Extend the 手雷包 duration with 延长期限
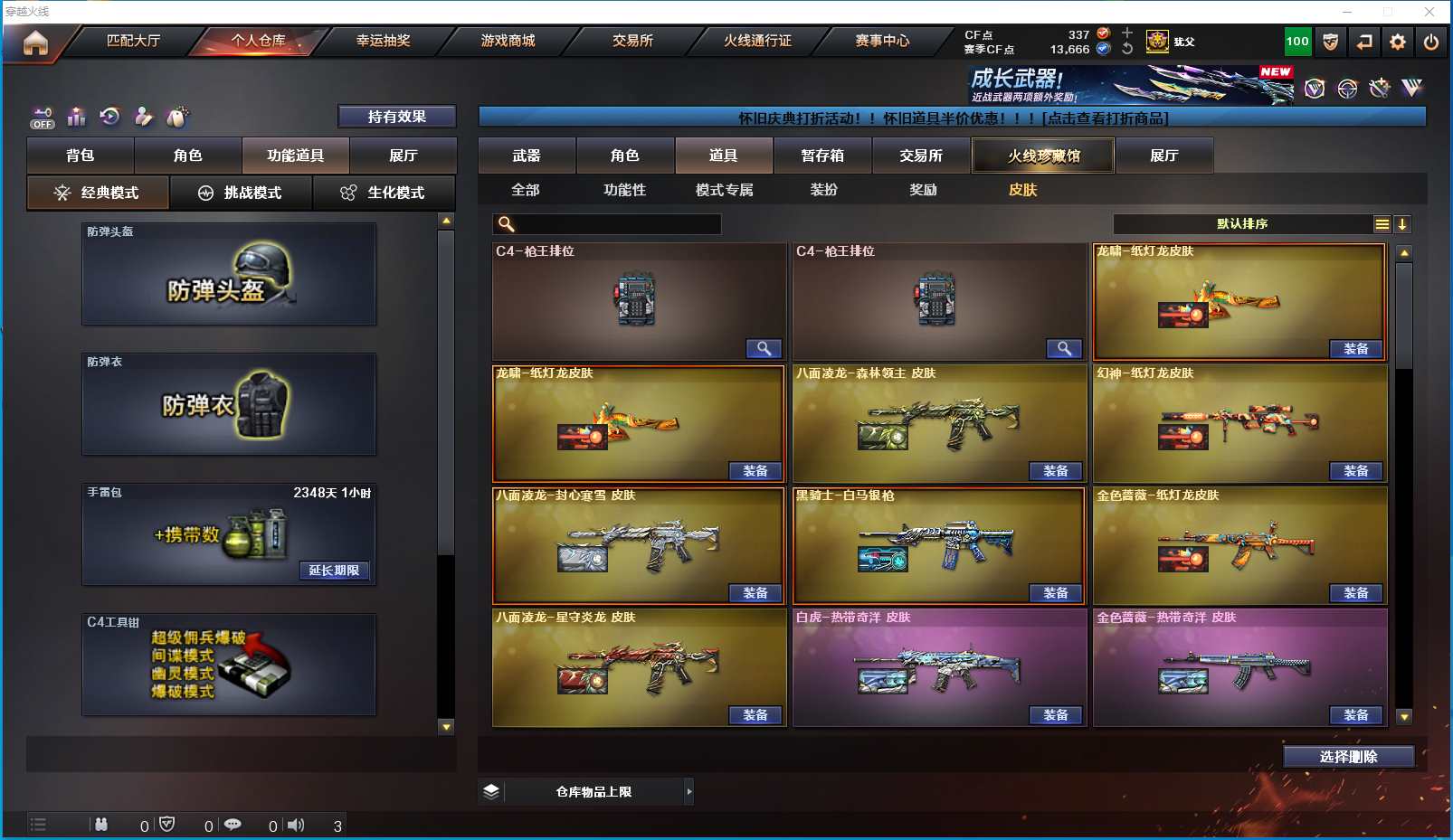Screen dimensions: 1453x840 [334, 571]
